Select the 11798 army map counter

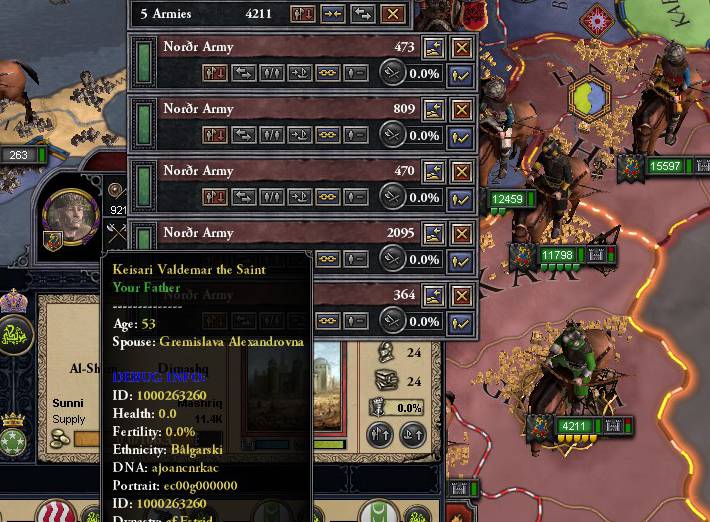coord(556,256)
